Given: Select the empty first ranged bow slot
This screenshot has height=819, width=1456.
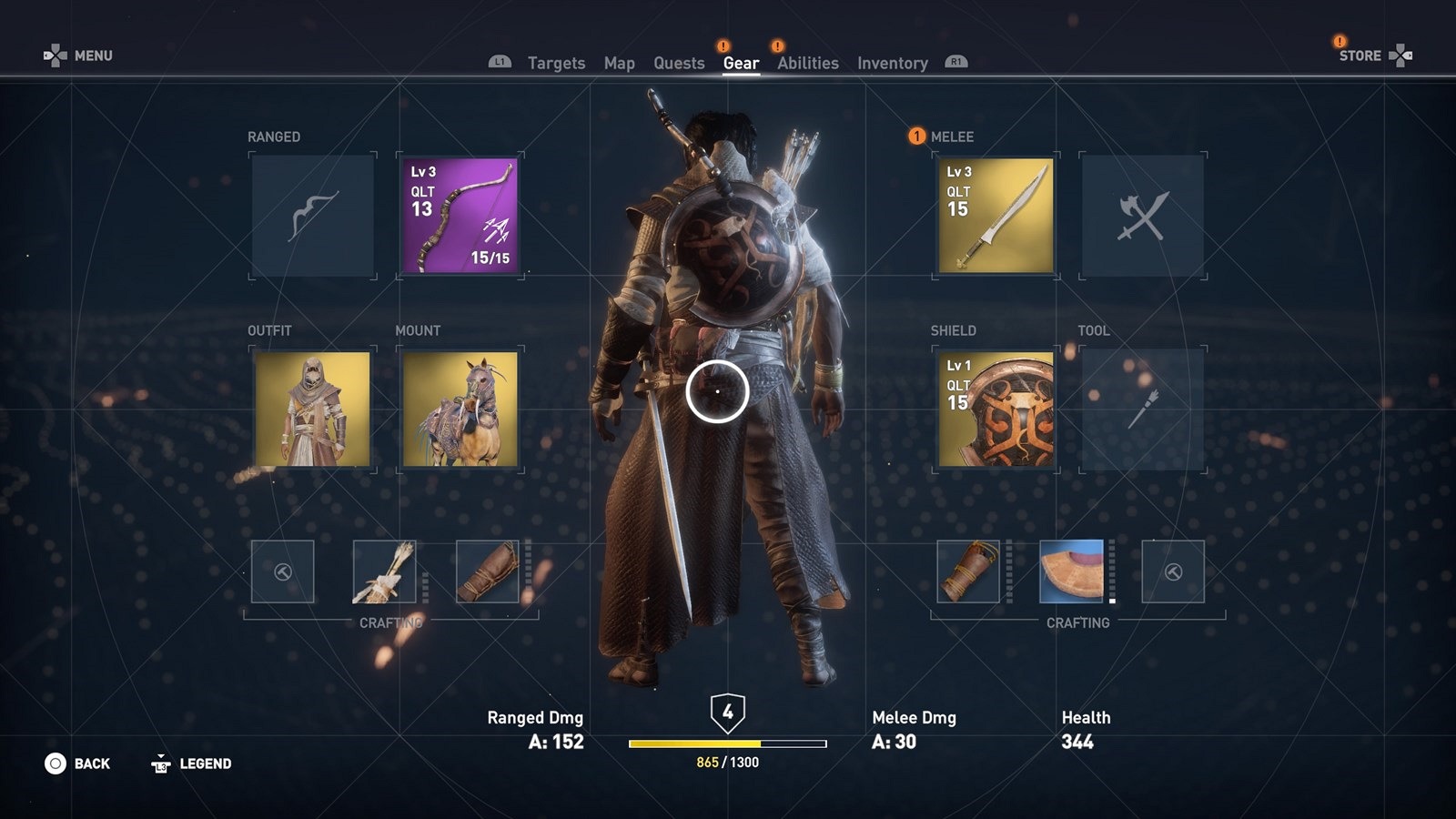Looking at the screenshot, I should (313, 216).
